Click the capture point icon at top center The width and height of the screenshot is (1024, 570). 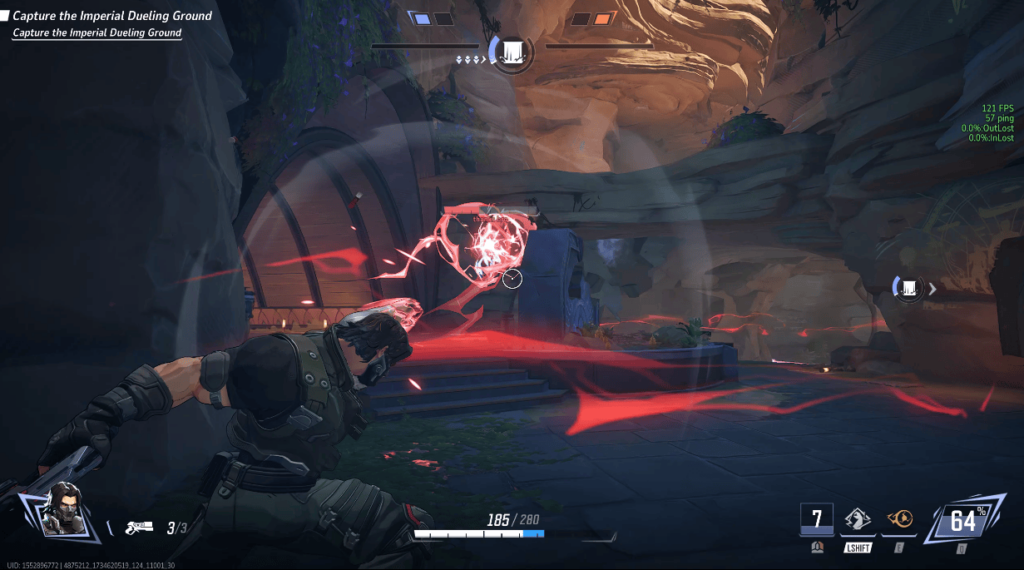511,50
